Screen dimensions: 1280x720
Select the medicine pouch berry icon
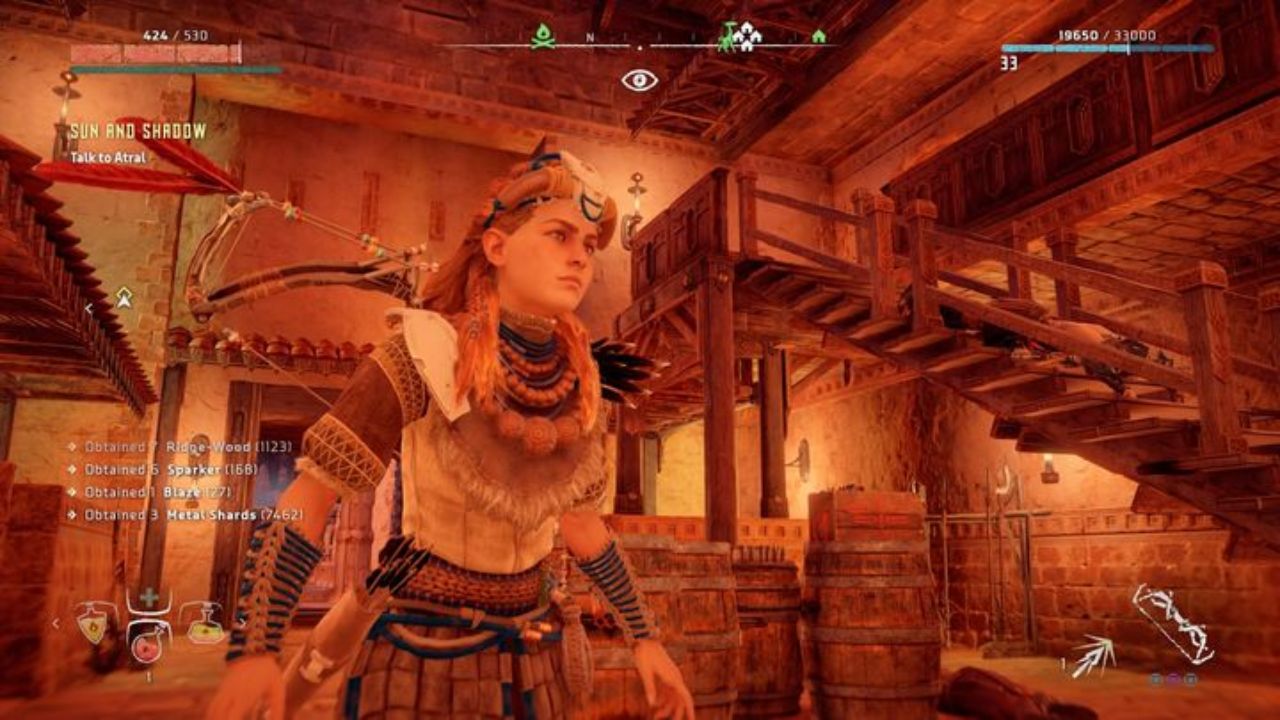[146, 650]
